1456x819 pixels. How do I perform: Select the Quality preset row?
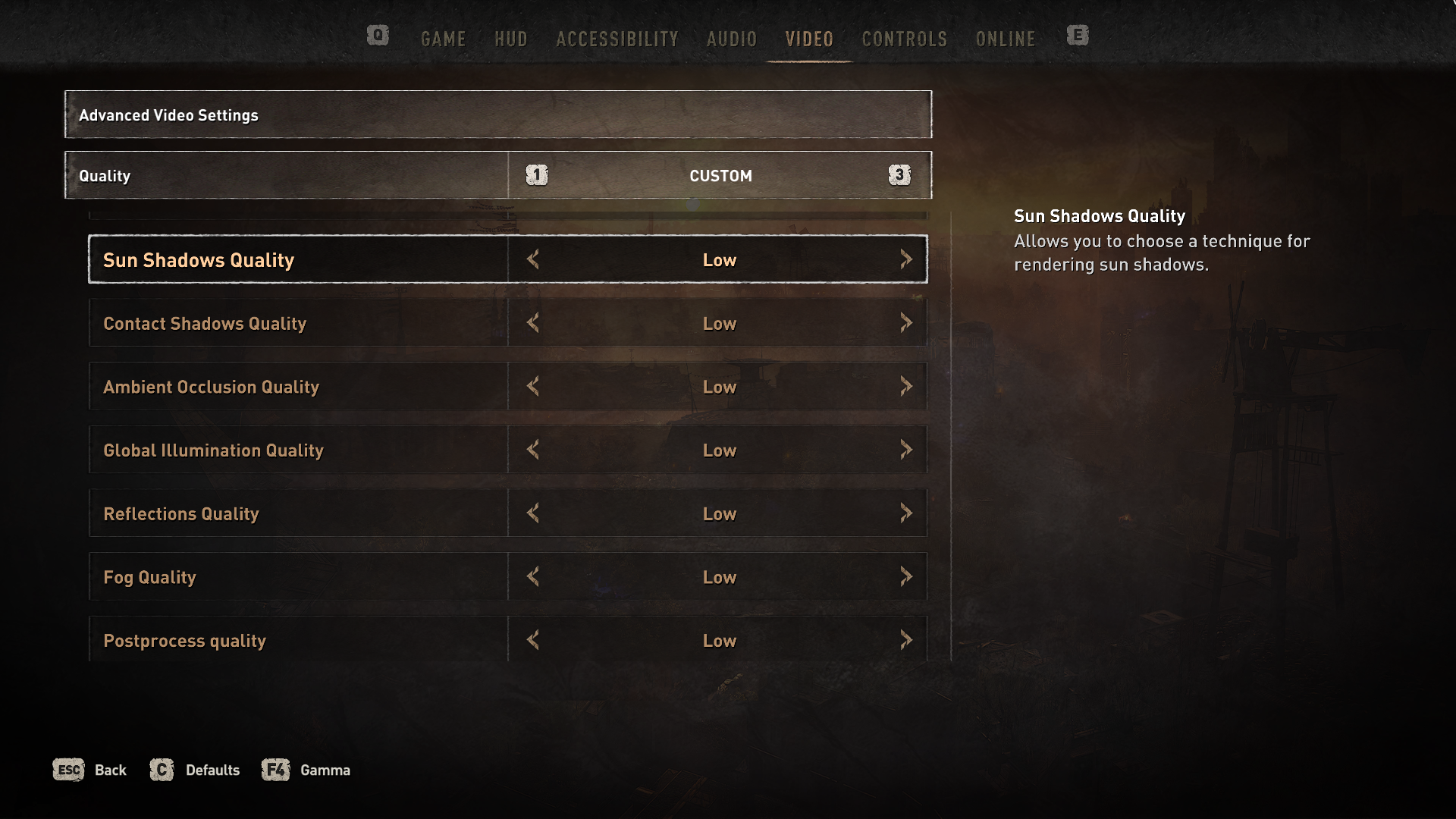coord(285,175)
